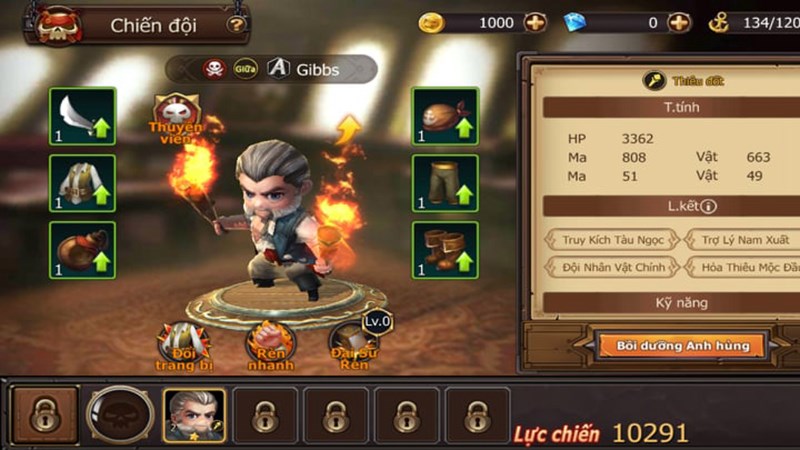Select the vest armor equipment slot

click(x=82, y=183)
